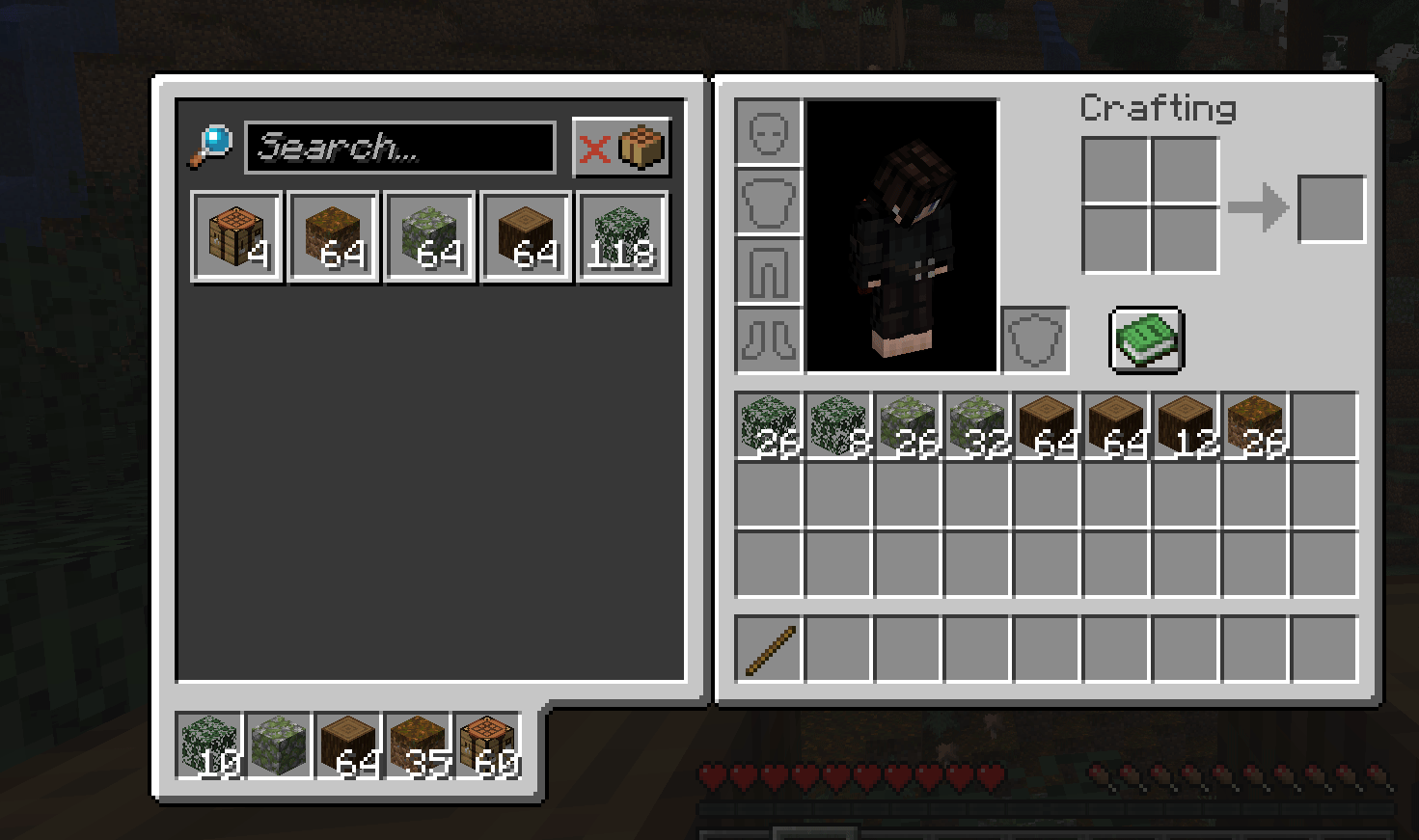This screenshot has width=1419, height=840.
Task: Select the empty boots armor slot
Action: [x=769, y=340]
